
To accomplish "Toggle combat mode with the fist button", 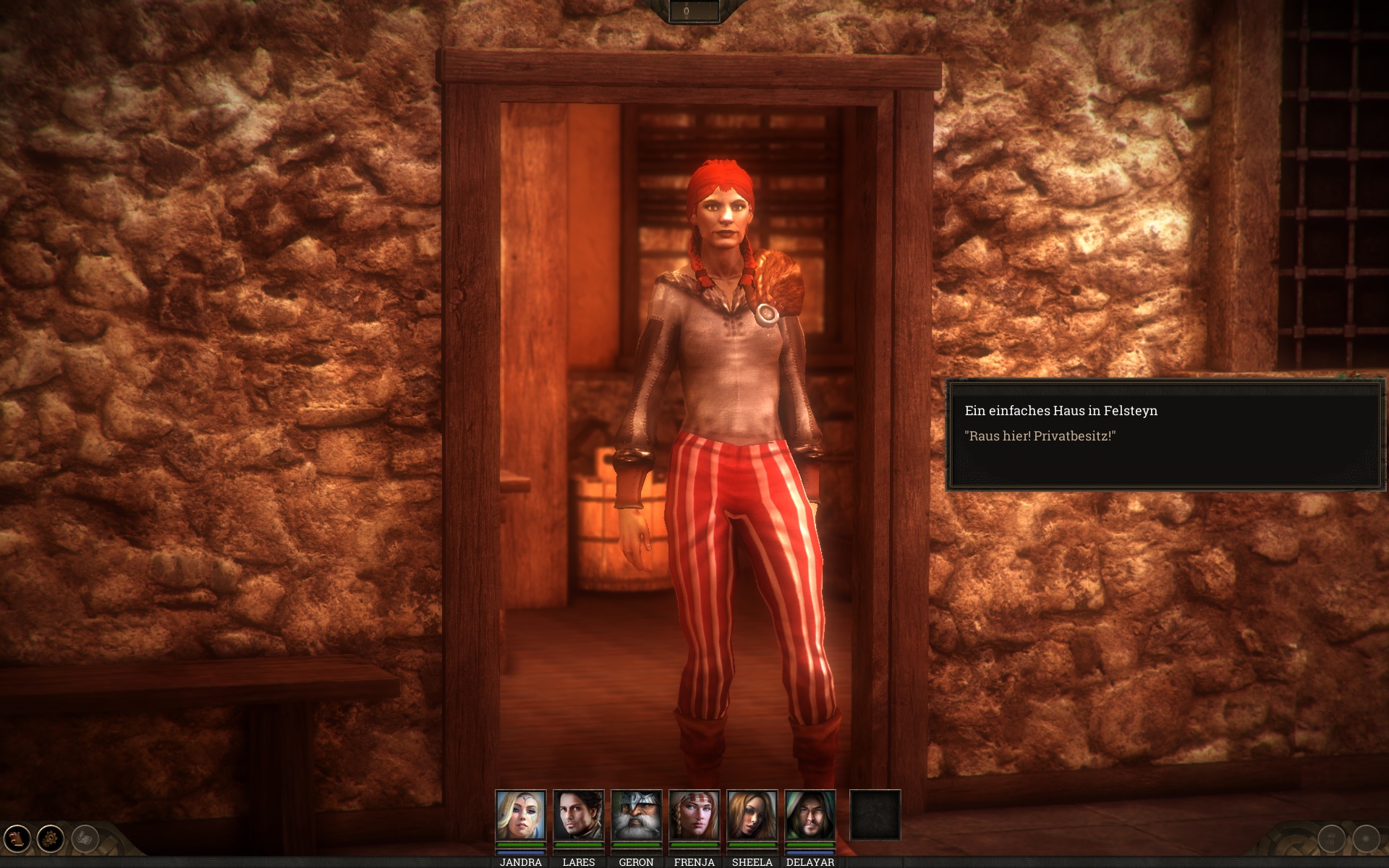I will (1331, 839).
